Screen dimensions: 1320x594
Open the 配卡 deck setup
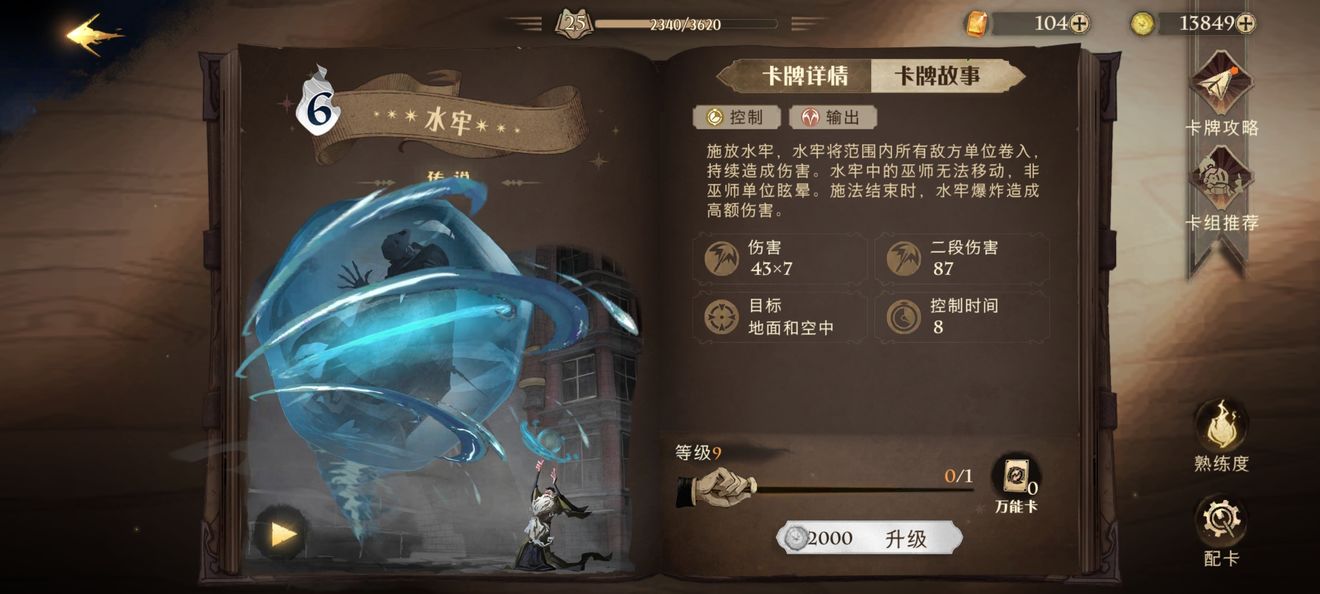[1221, 530]
